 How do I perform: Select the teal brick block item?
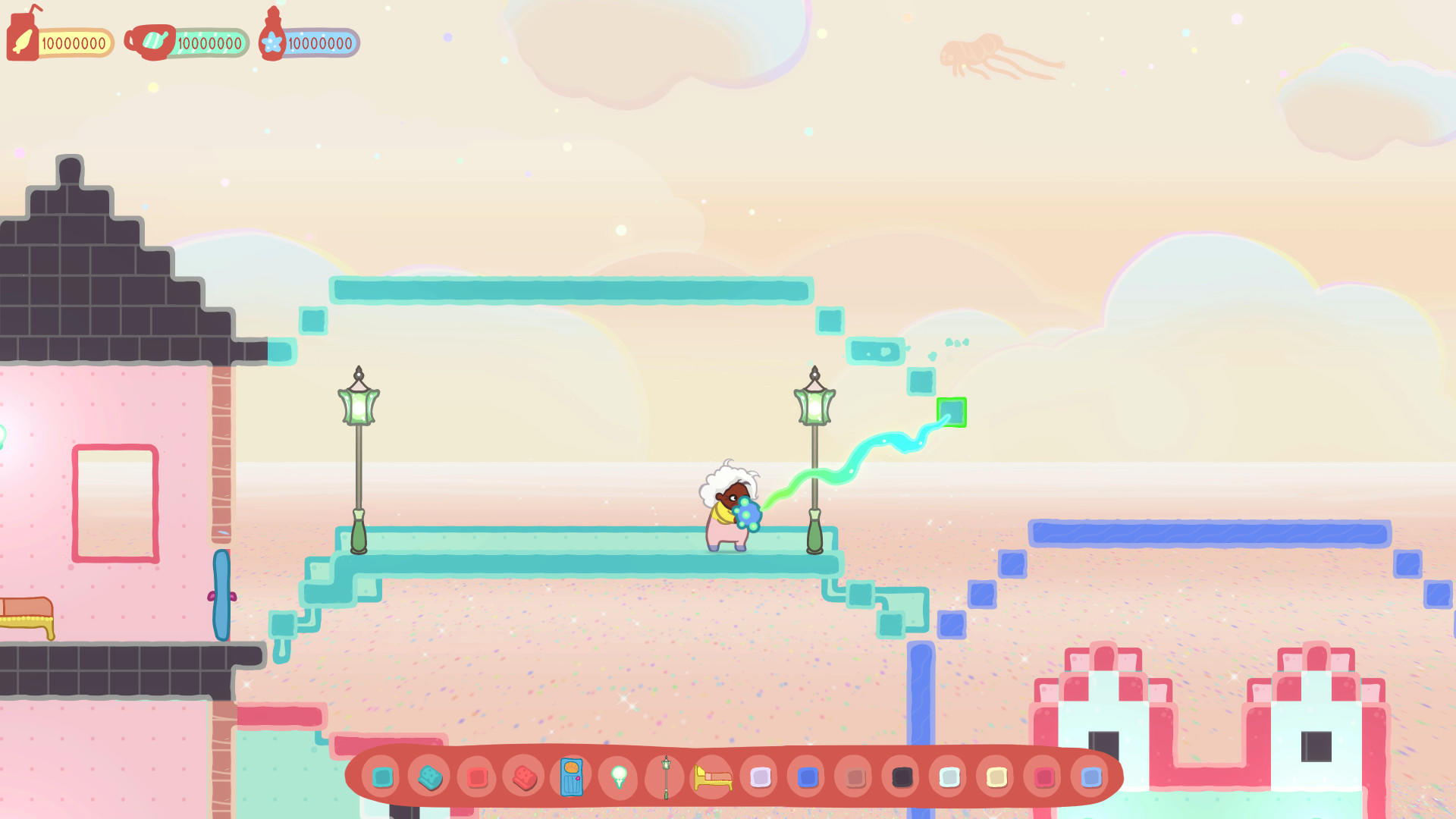429,778
